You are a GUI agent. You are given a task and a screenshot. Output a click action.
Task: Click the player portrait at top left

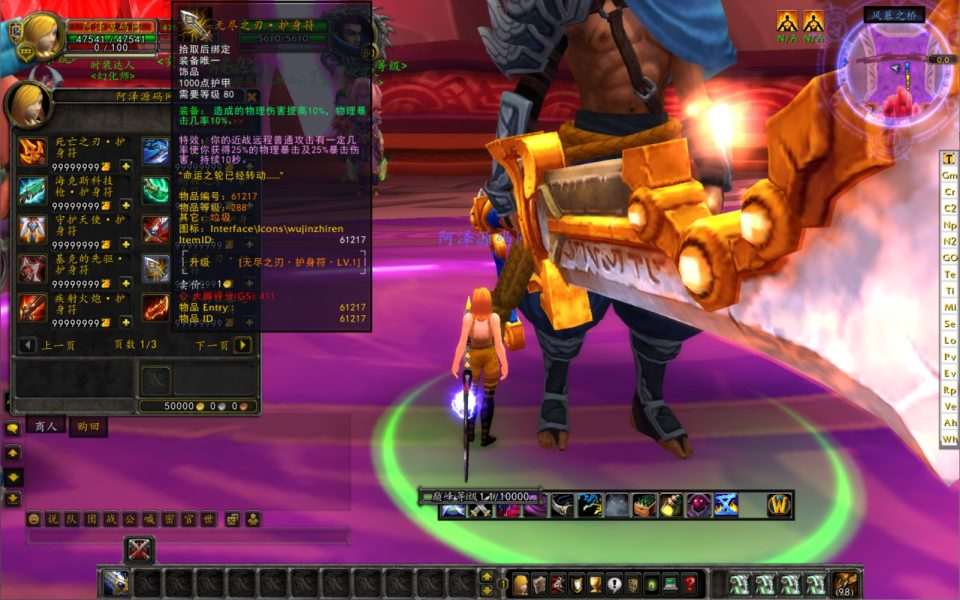(x=41, y=36)
